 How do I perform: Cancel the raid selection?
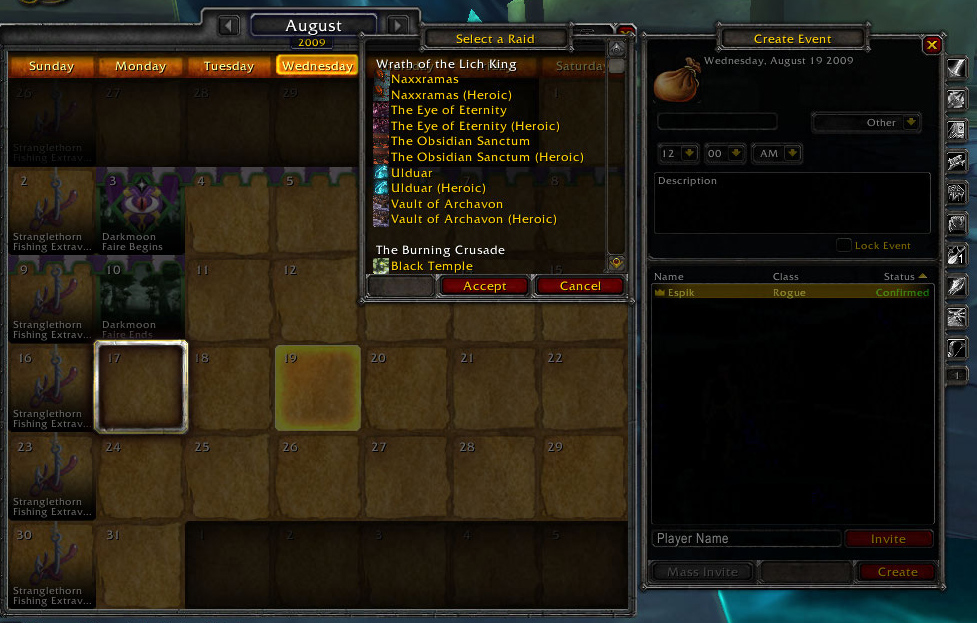pyautogui.click(x=580, y=286)
